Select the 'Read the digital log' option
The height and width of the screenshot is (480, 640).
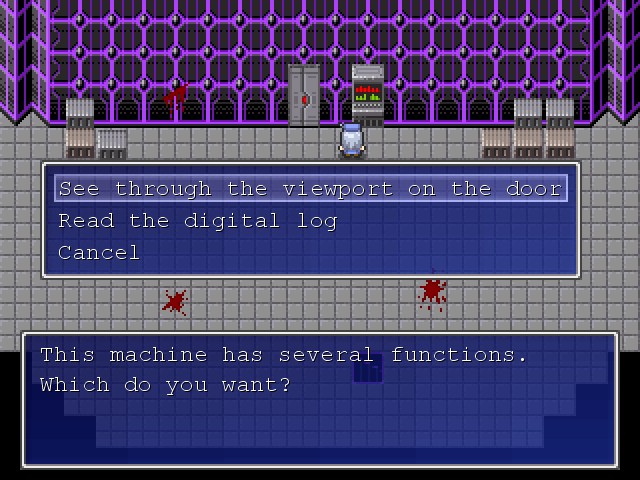tap(198, 220)
